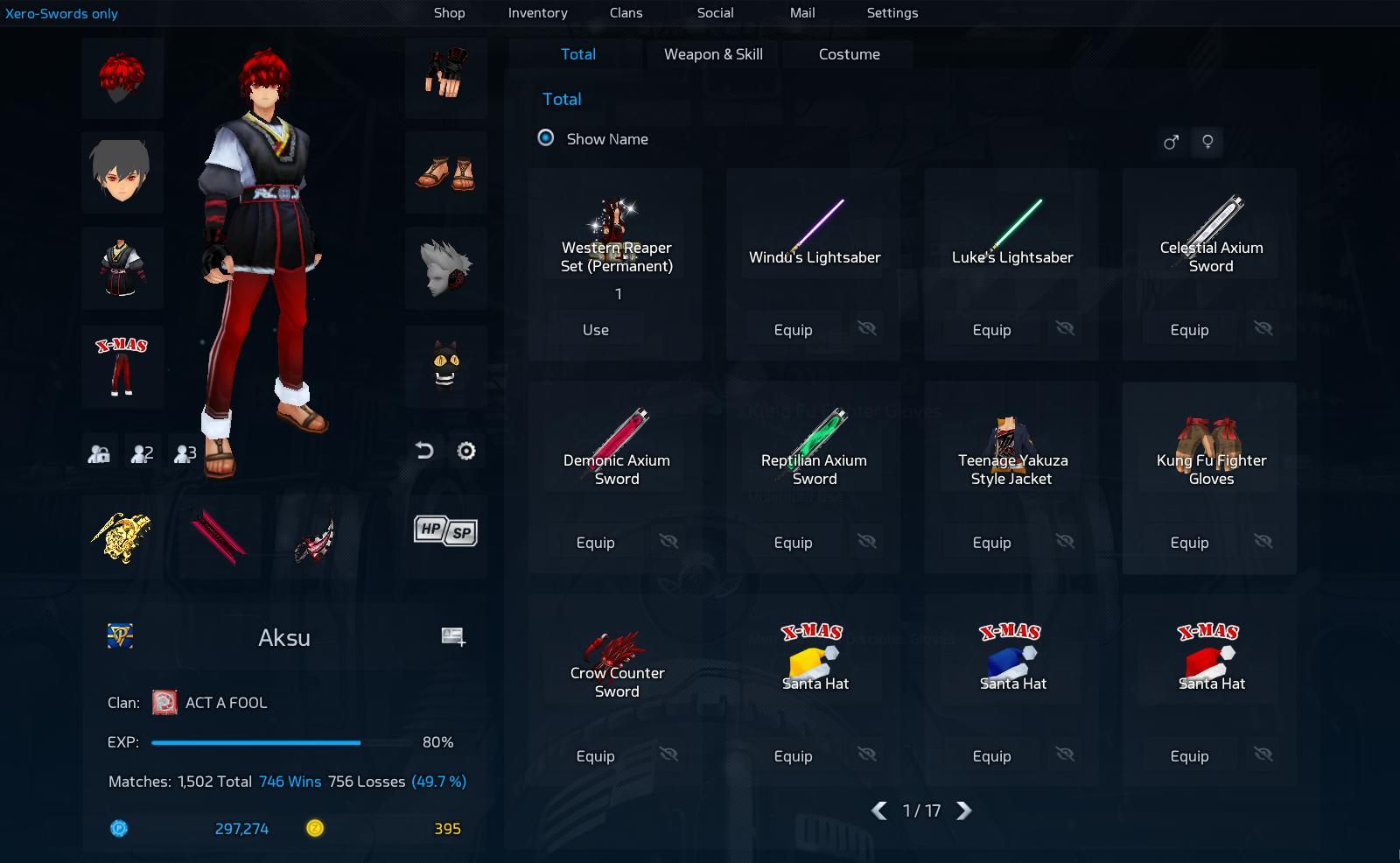The image size is (1400, 863).
Task: Toggle the Show Name option
Action: coord(546,138)
